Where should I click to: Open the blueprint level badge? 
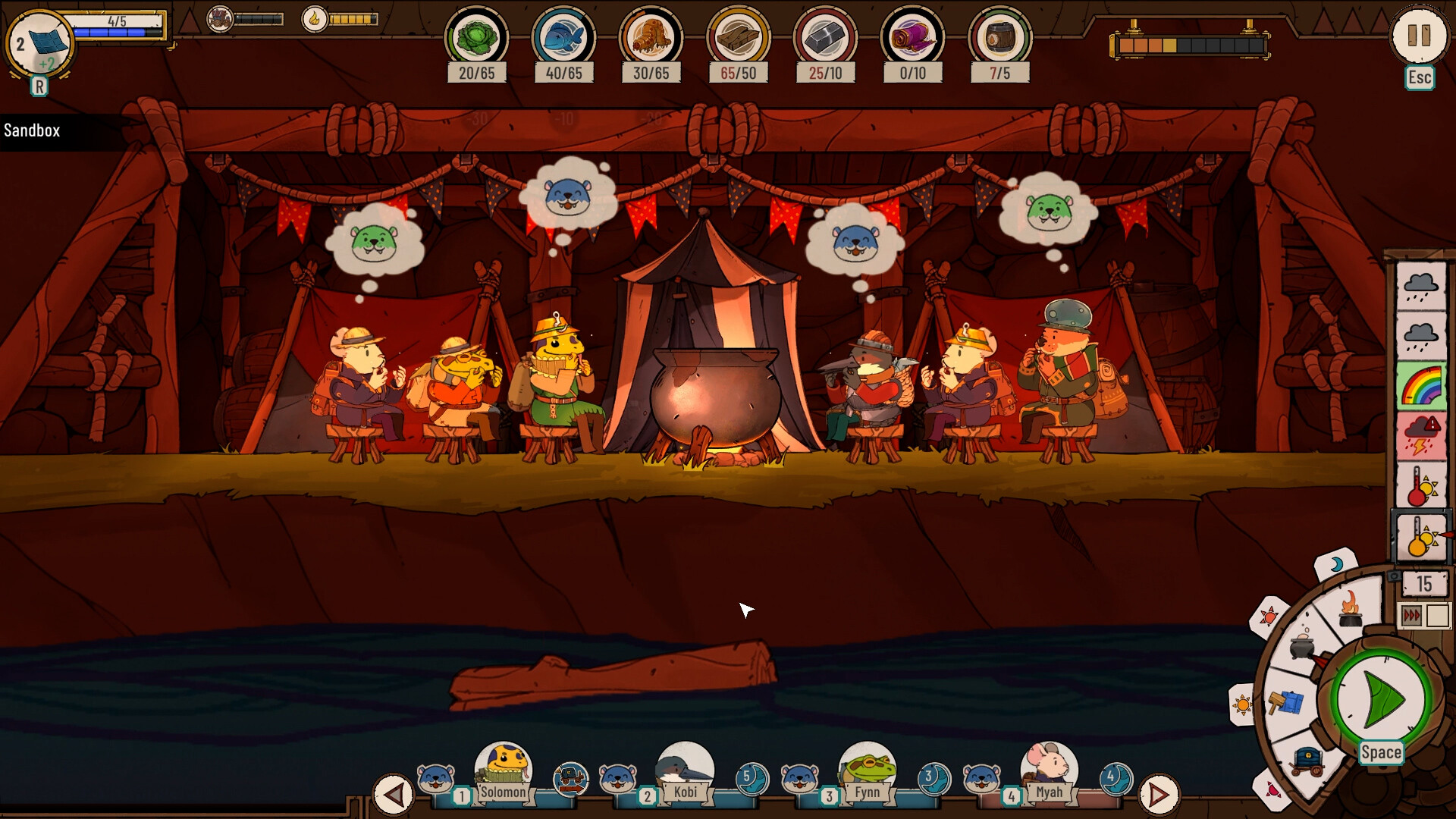39,44
